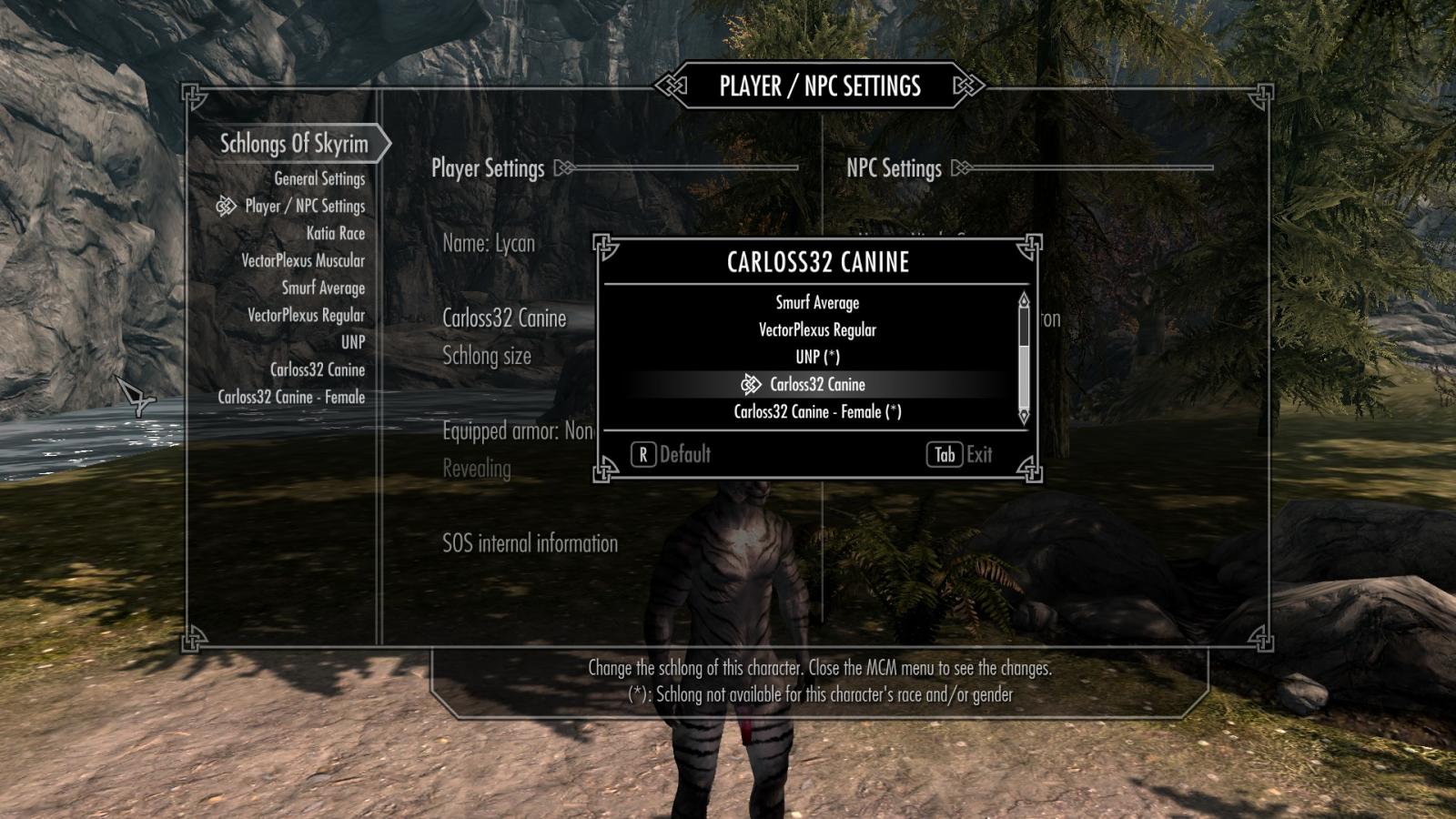1456x819 pixels.
Task: Choose Smurf Average in the dropdown list
Action: coord(816,303)
